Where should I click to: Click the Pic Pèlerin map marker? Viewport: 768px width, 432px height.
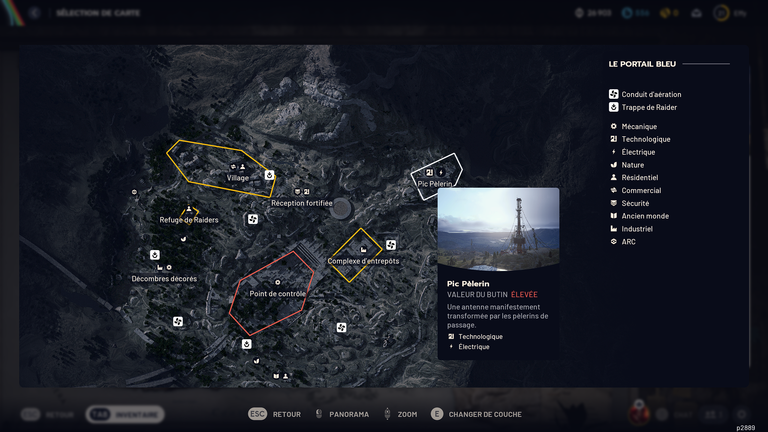tap(435, 183)
